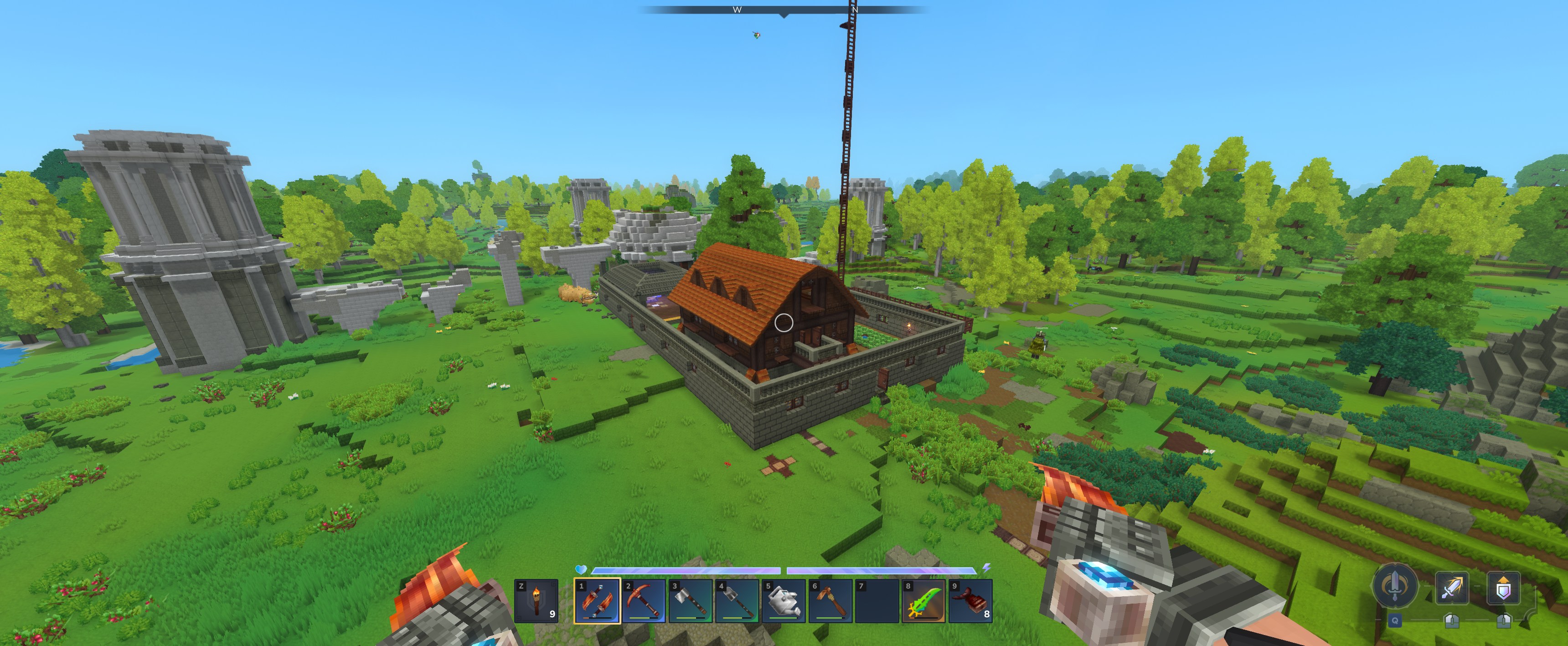
Task: Activate the round sword signature ability
Action: (x=1394, y=586)
